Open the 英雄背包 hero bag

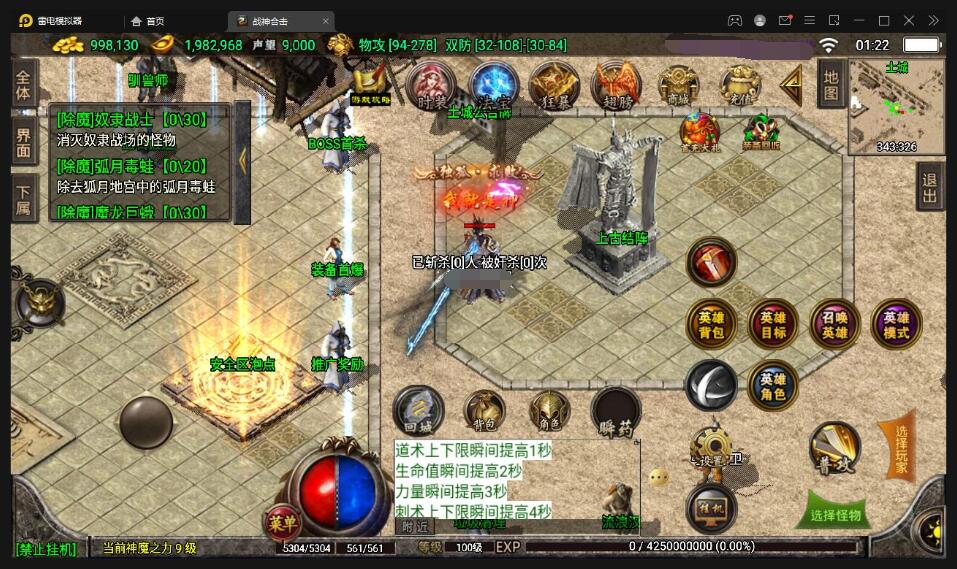[x=711, y=325]
